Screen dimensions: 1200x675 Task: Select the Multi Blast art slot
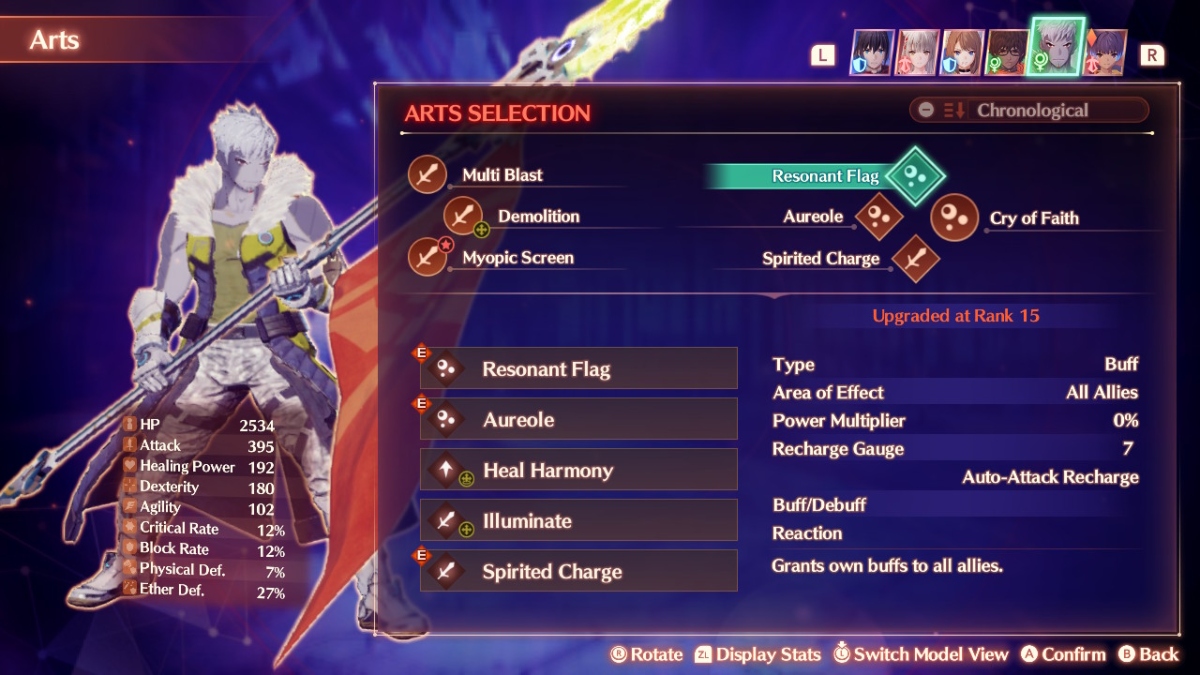pos(428,175)
